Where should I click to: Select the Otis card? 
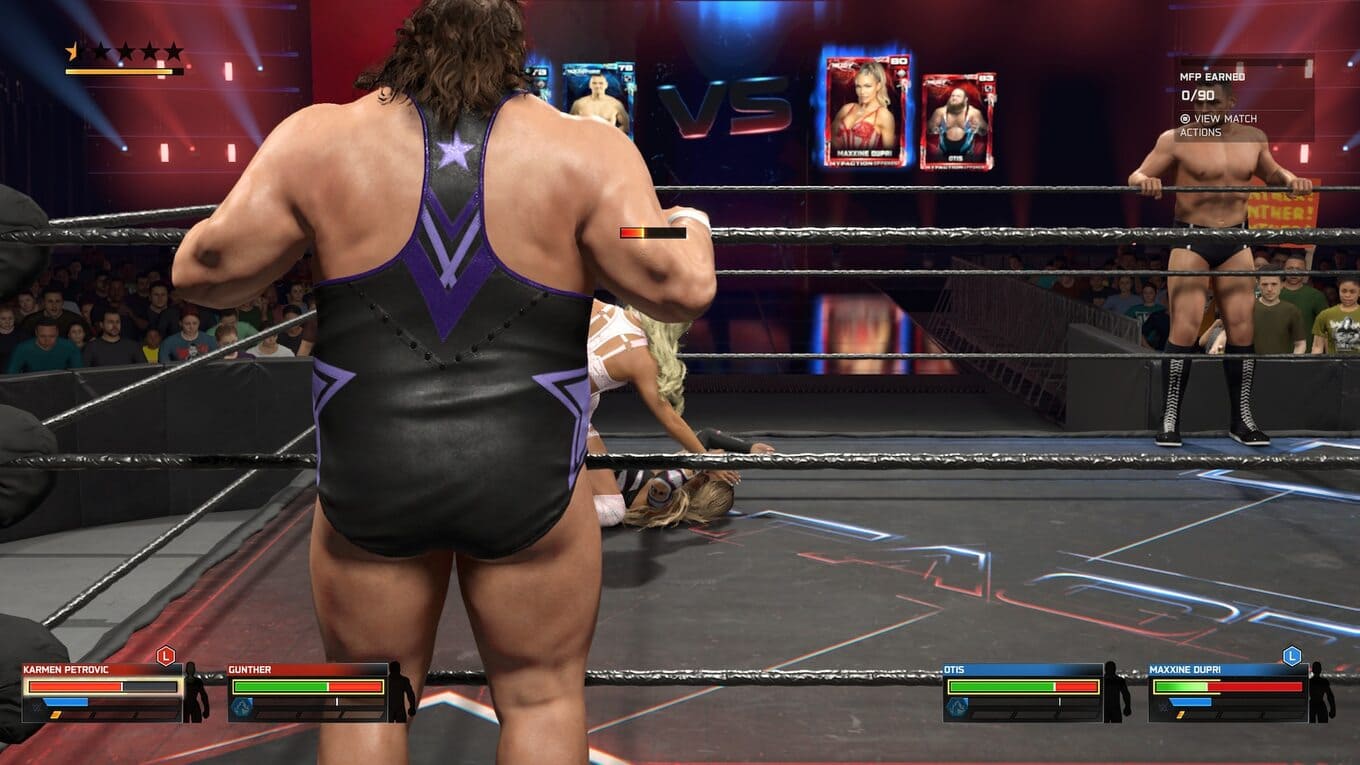tap(957, 121)
